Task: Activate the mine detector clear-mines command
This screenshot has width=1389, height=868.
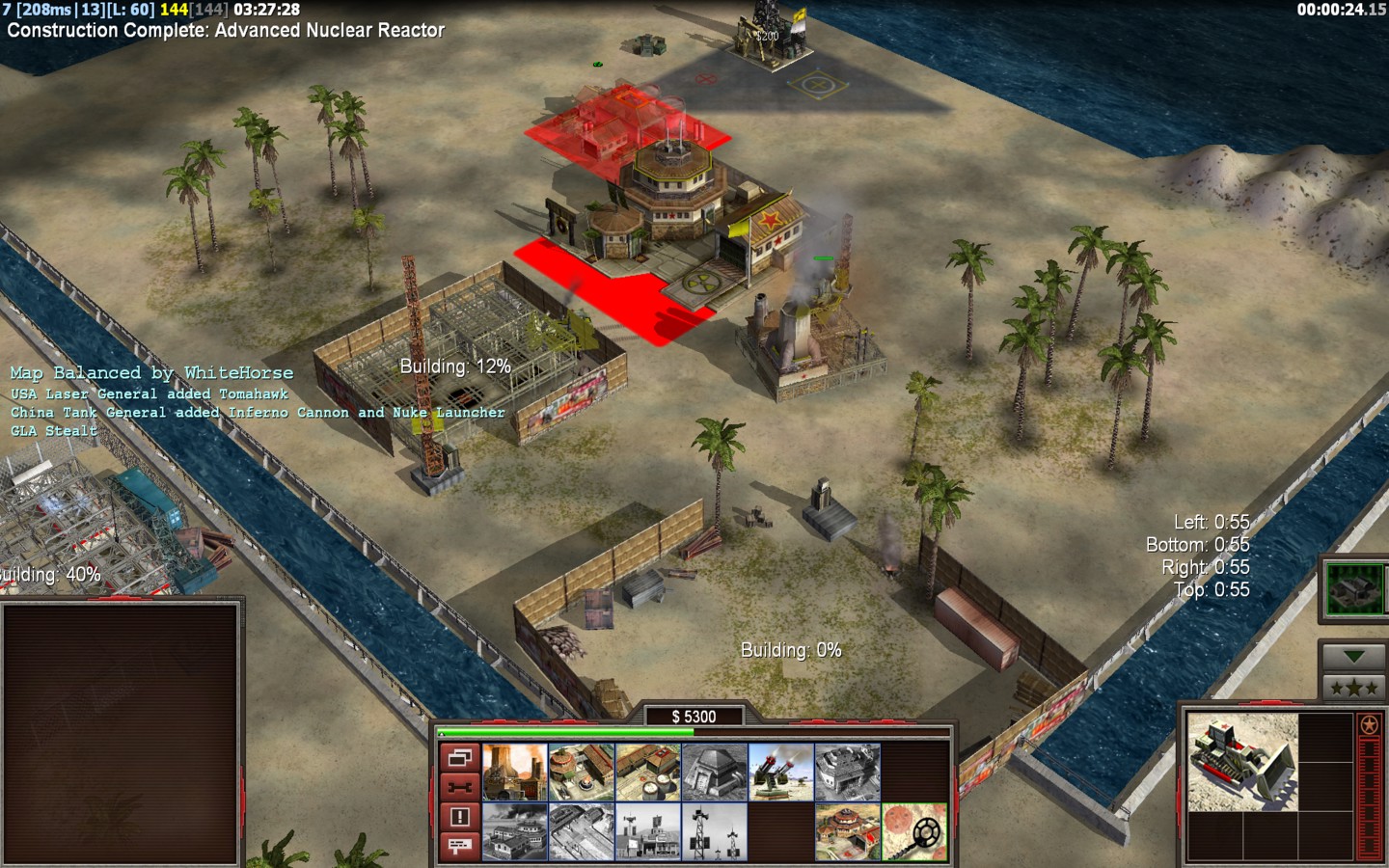Action: tap(913, 831)
